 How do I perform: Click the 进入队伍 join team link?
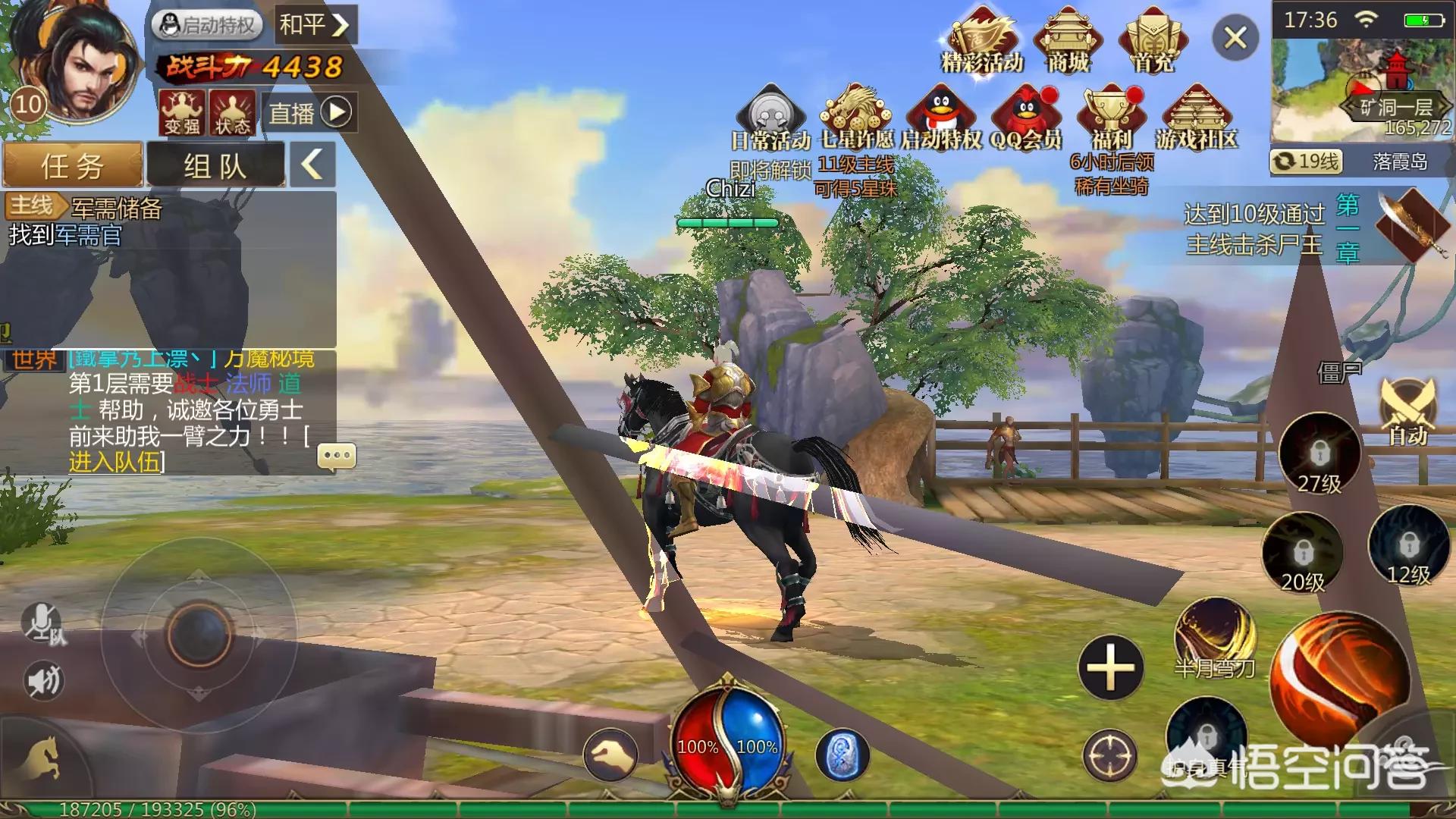[115, 462]
